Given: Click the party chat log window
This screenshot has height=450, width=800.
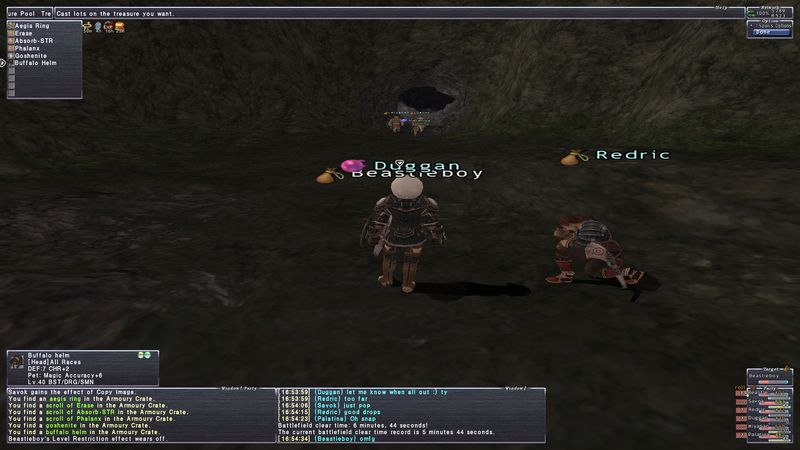Looking at the screenshot, I should [x=411, y=415].
